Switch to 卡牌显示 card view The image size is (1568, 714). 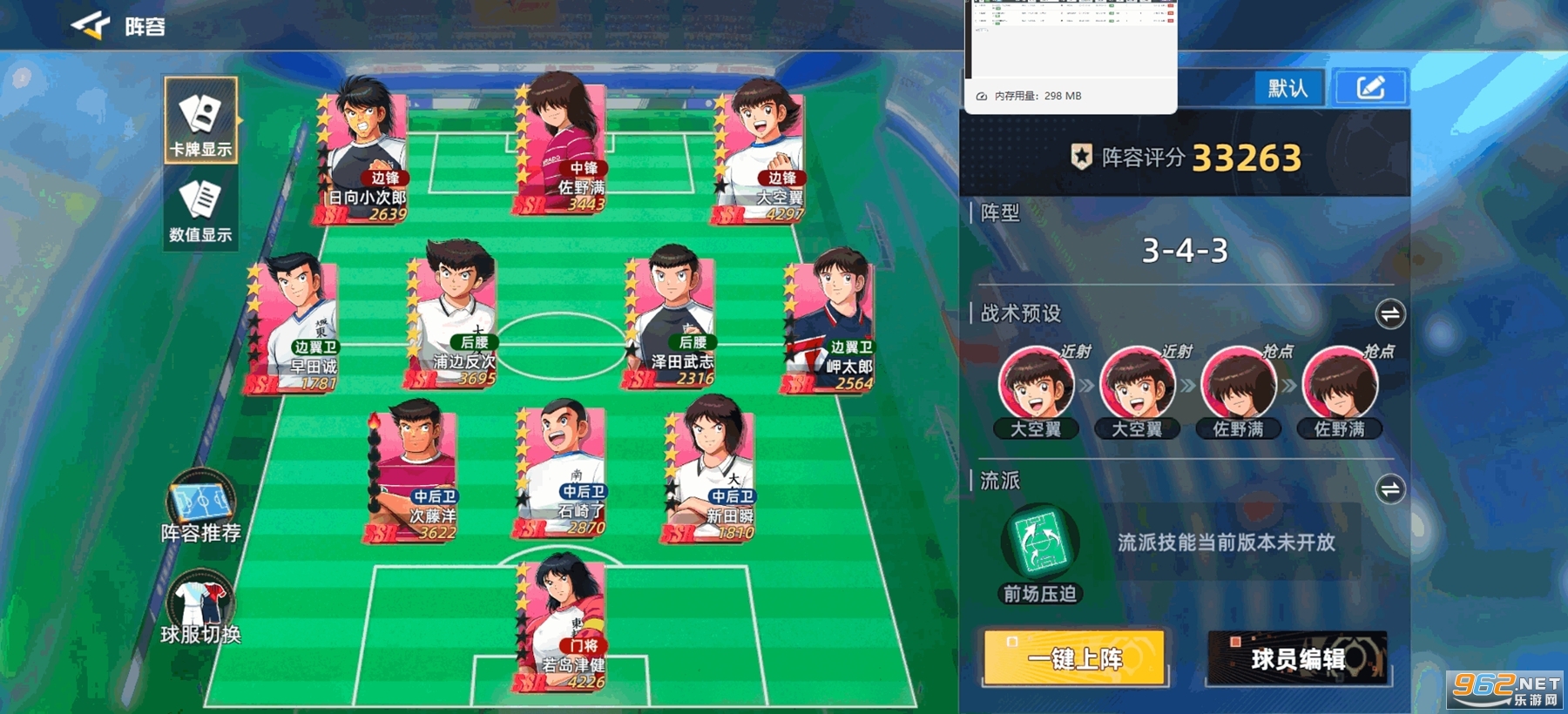[x=200, y=120]
